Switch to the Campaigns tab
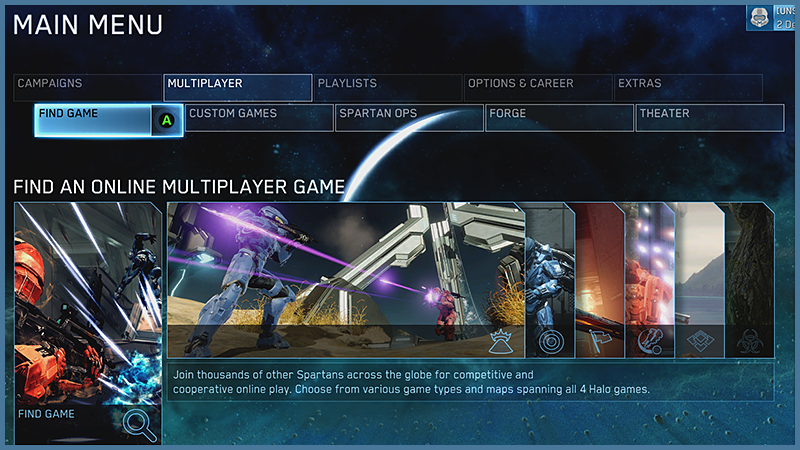The height and width of the screenshot is (450, 800). click(88, 87)
